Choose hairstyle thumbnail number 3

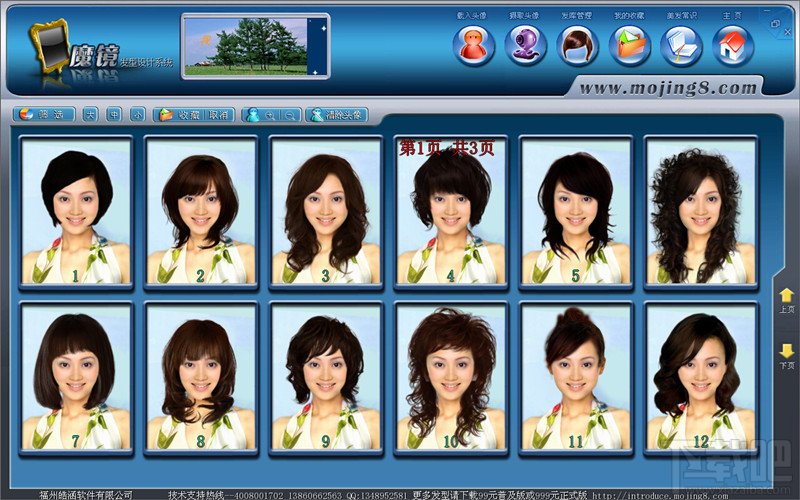pos(326,212)
